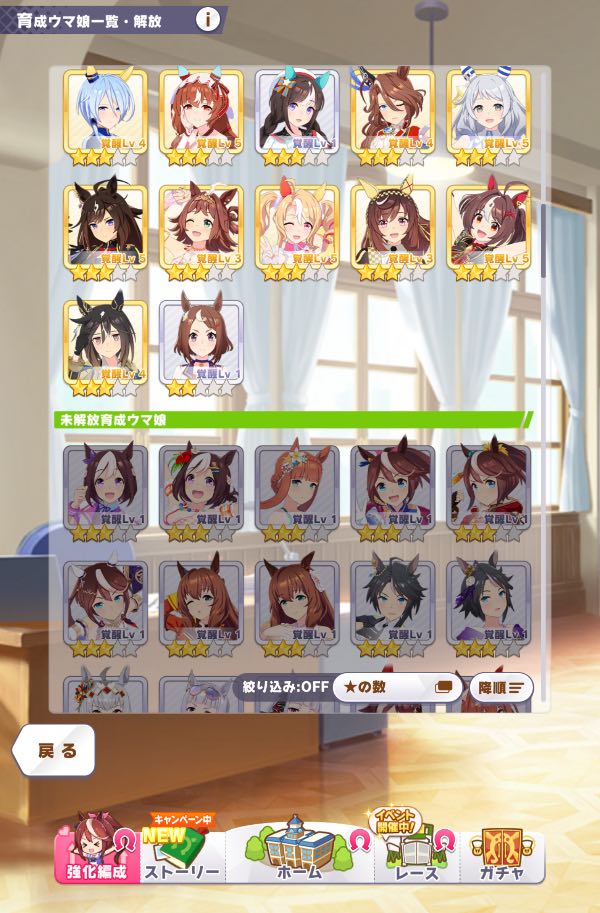The height and width of the screenshot is (913, 600).
Task: Choose the blonde twin-tail winking girl card
Action: point(296,228)
